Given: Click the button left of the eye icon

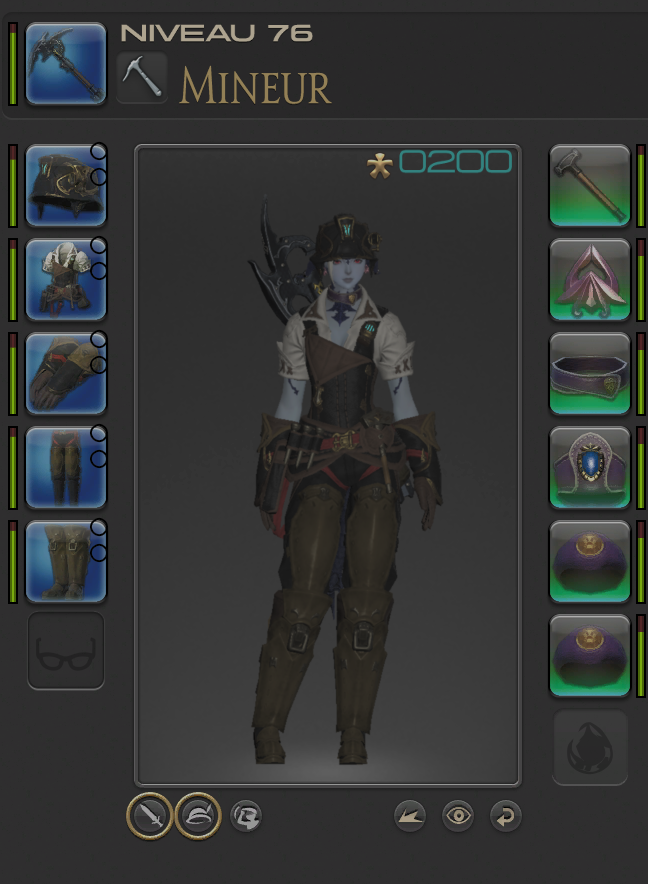Looking at the screenshot, I should pos(410,816).
